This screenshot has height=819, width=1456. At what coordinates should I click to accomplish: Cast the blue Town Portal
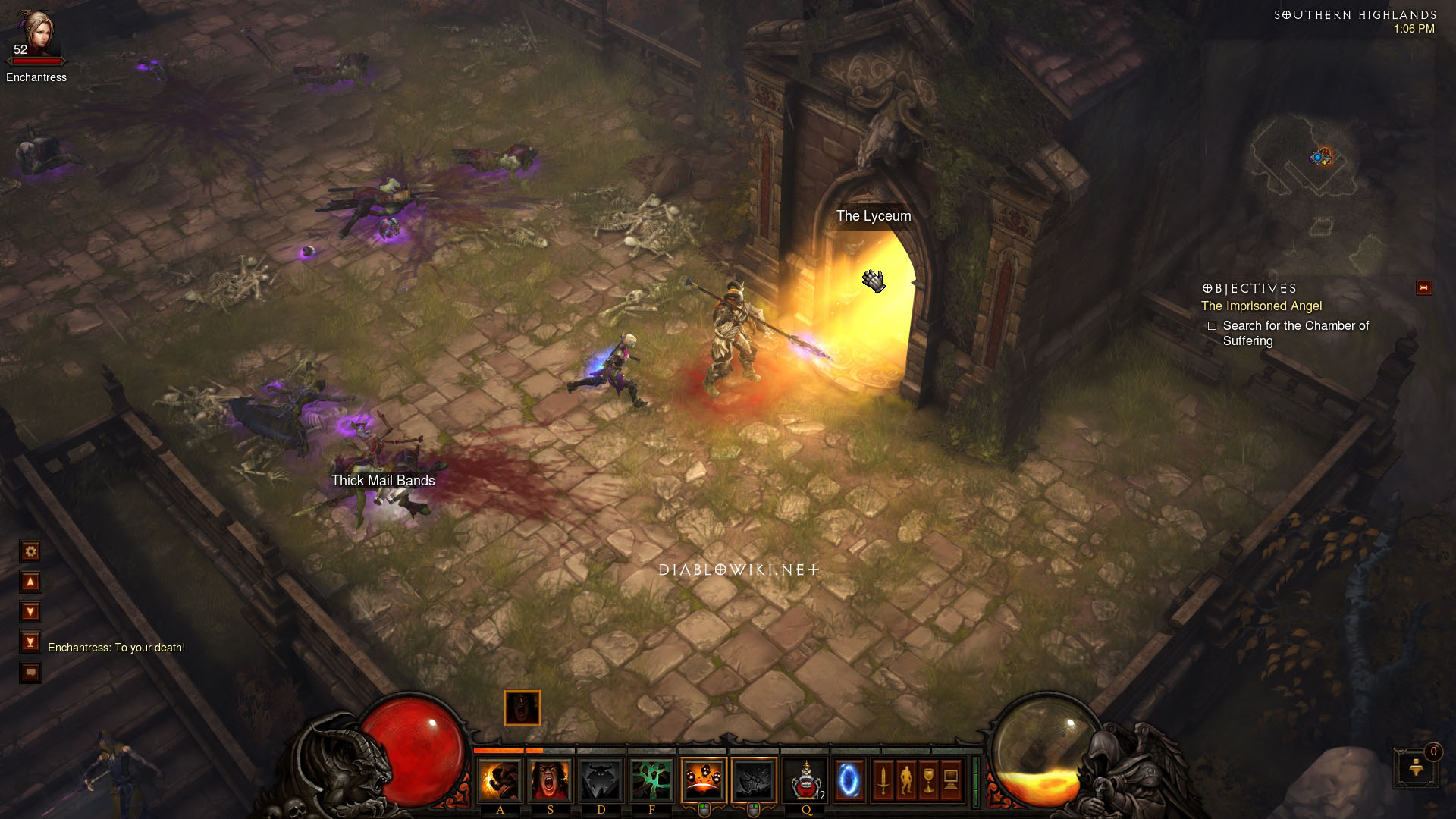pos(848,780)
